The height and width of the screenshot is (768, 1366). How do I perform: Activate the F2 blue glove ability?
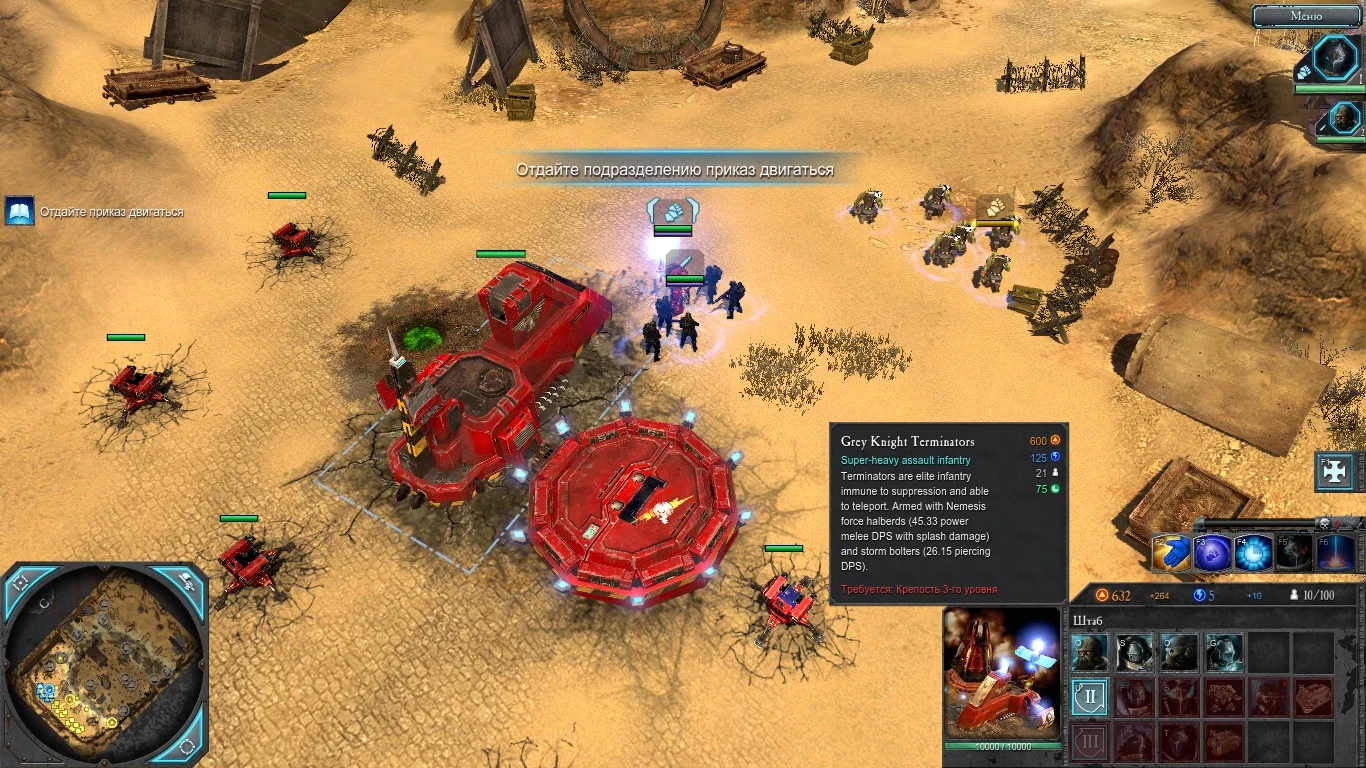1170,553
